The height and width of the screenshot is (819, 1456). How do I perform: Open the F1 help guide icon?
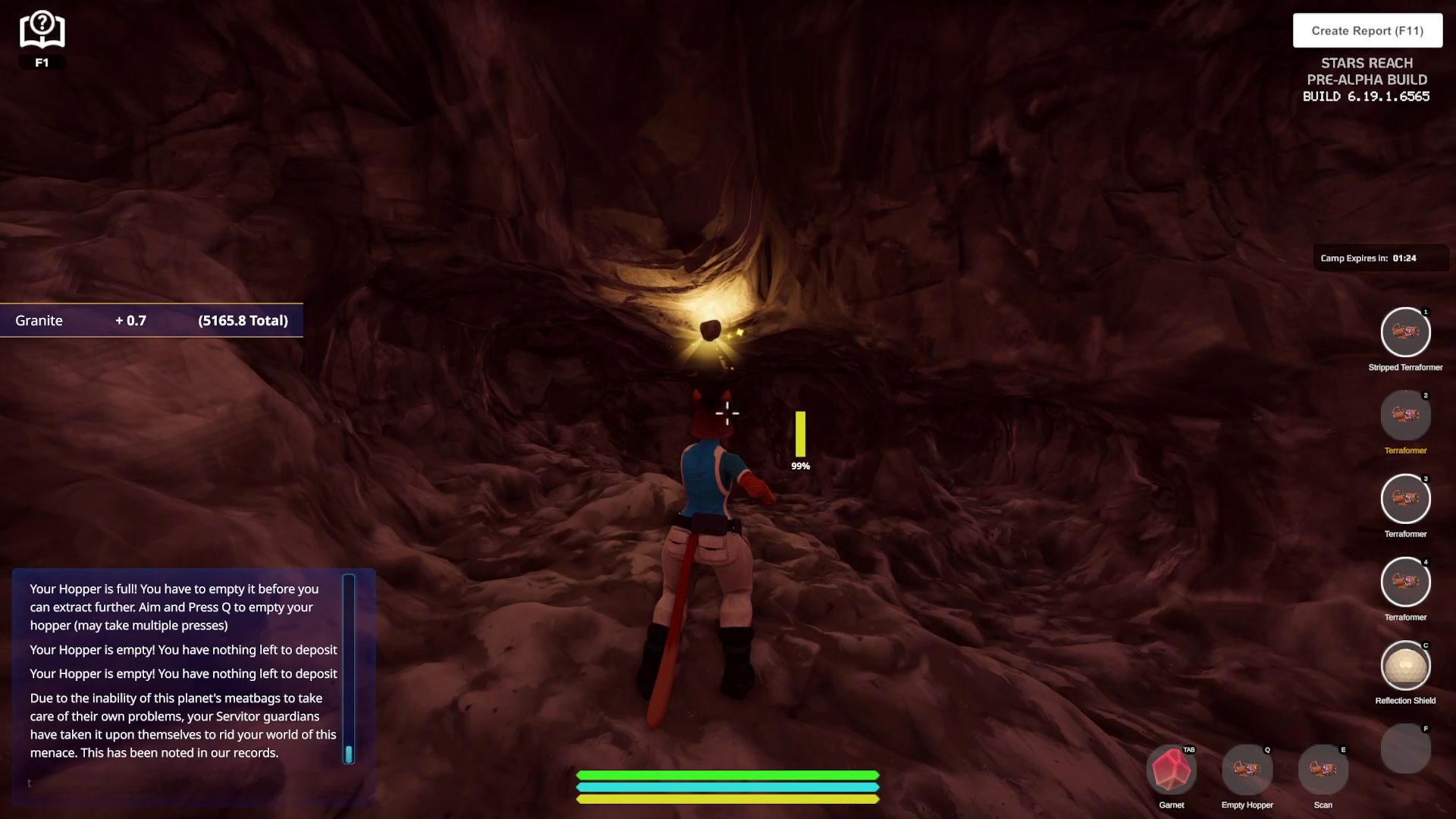point(42,32)
